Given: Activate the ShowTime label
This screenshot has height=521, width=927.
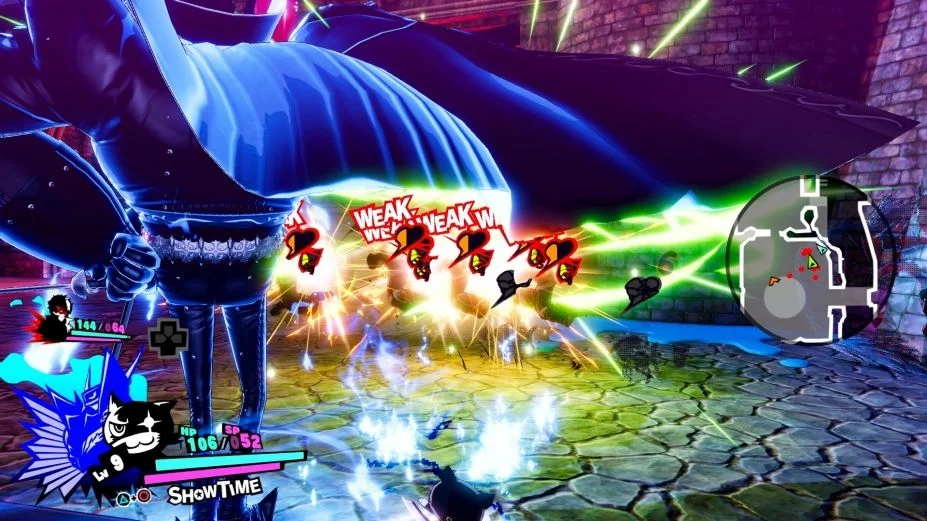Looking at the screenshot, I should (x=214, y=491).
